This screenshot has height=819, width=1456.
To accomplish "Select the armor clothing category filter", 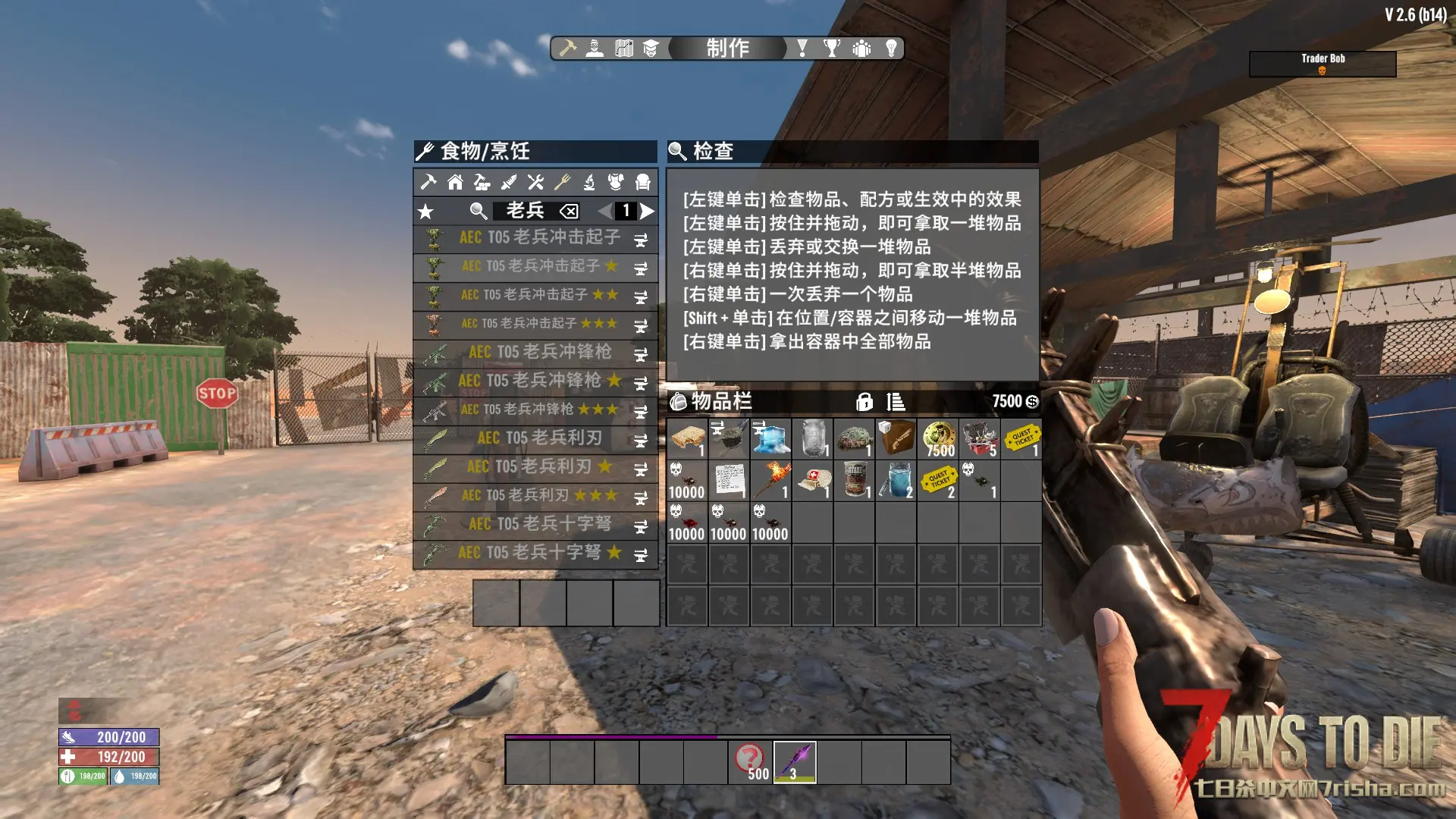I will (x=616, y=182).
